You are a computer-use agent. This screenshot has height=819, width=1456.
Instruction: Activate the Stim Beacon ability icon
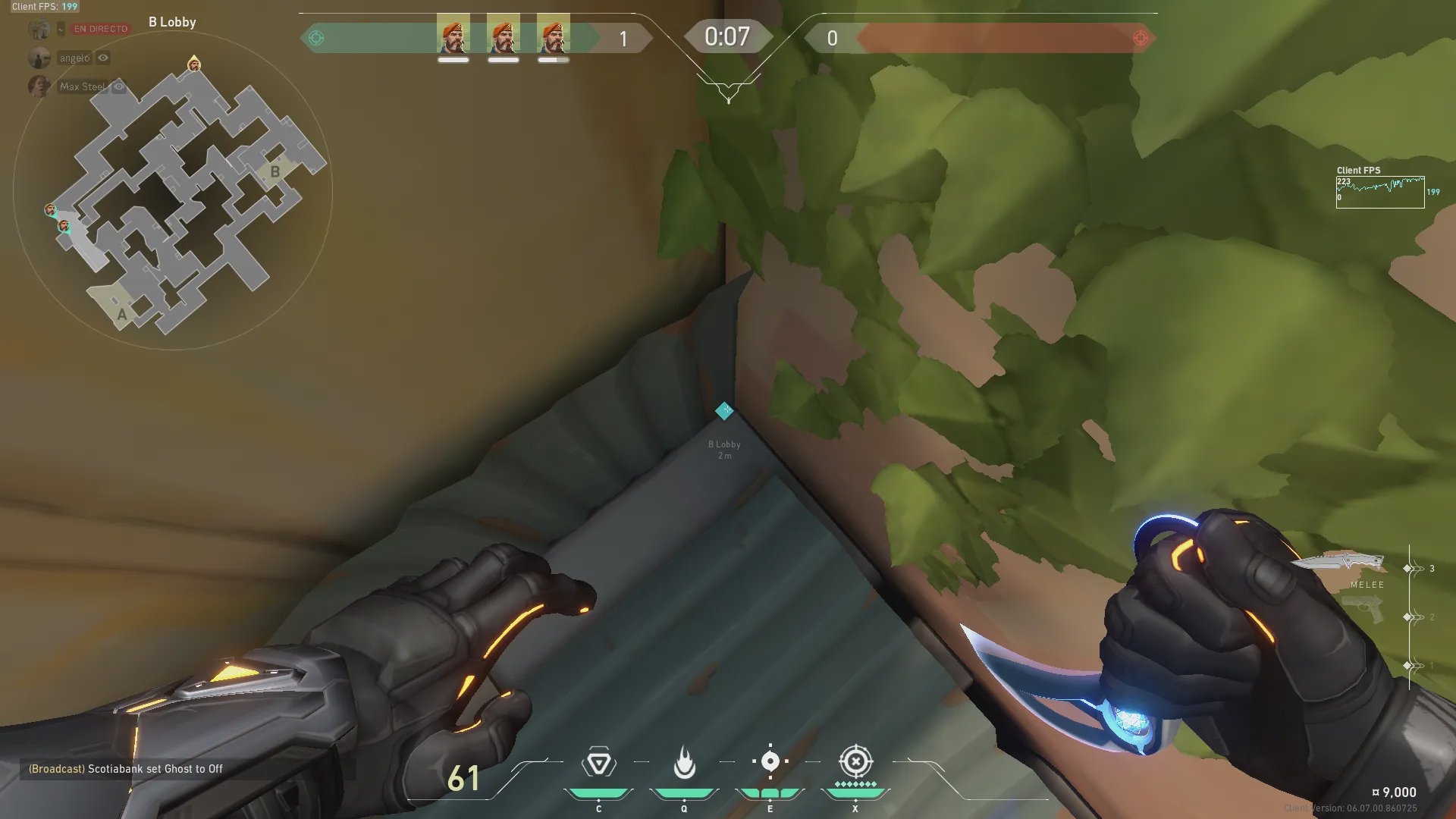(598, 763)
